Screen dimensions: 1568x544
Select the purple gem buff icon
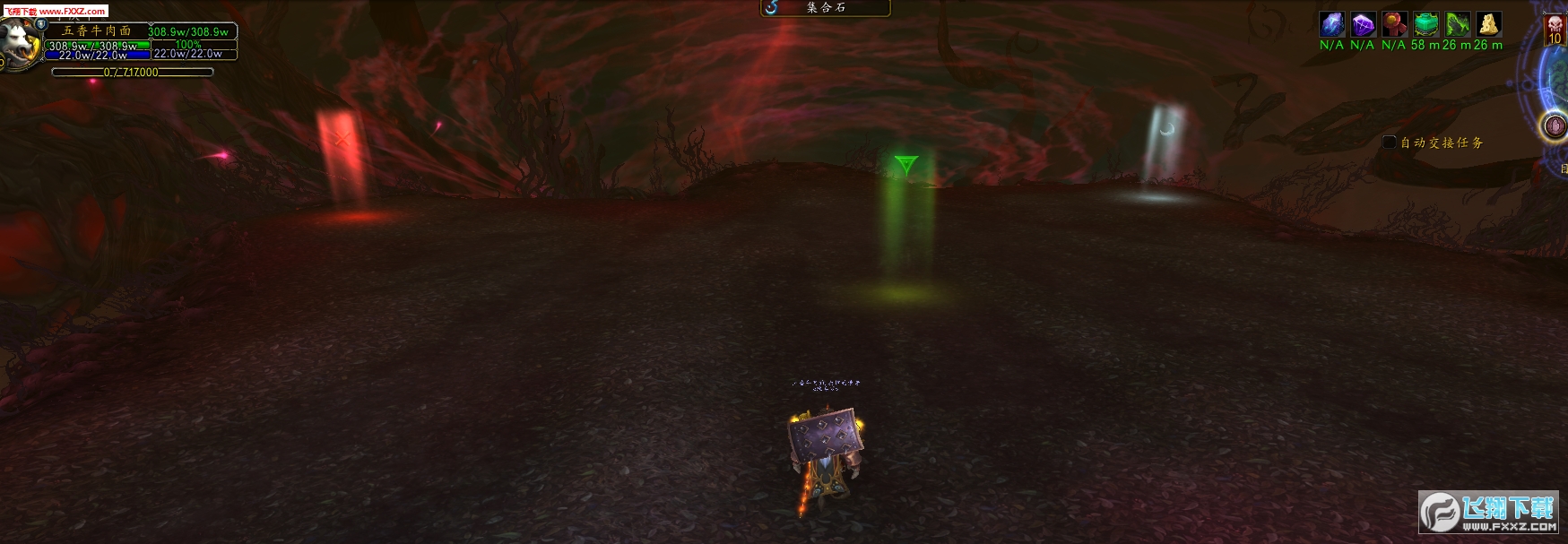(x=1363, y=24)
